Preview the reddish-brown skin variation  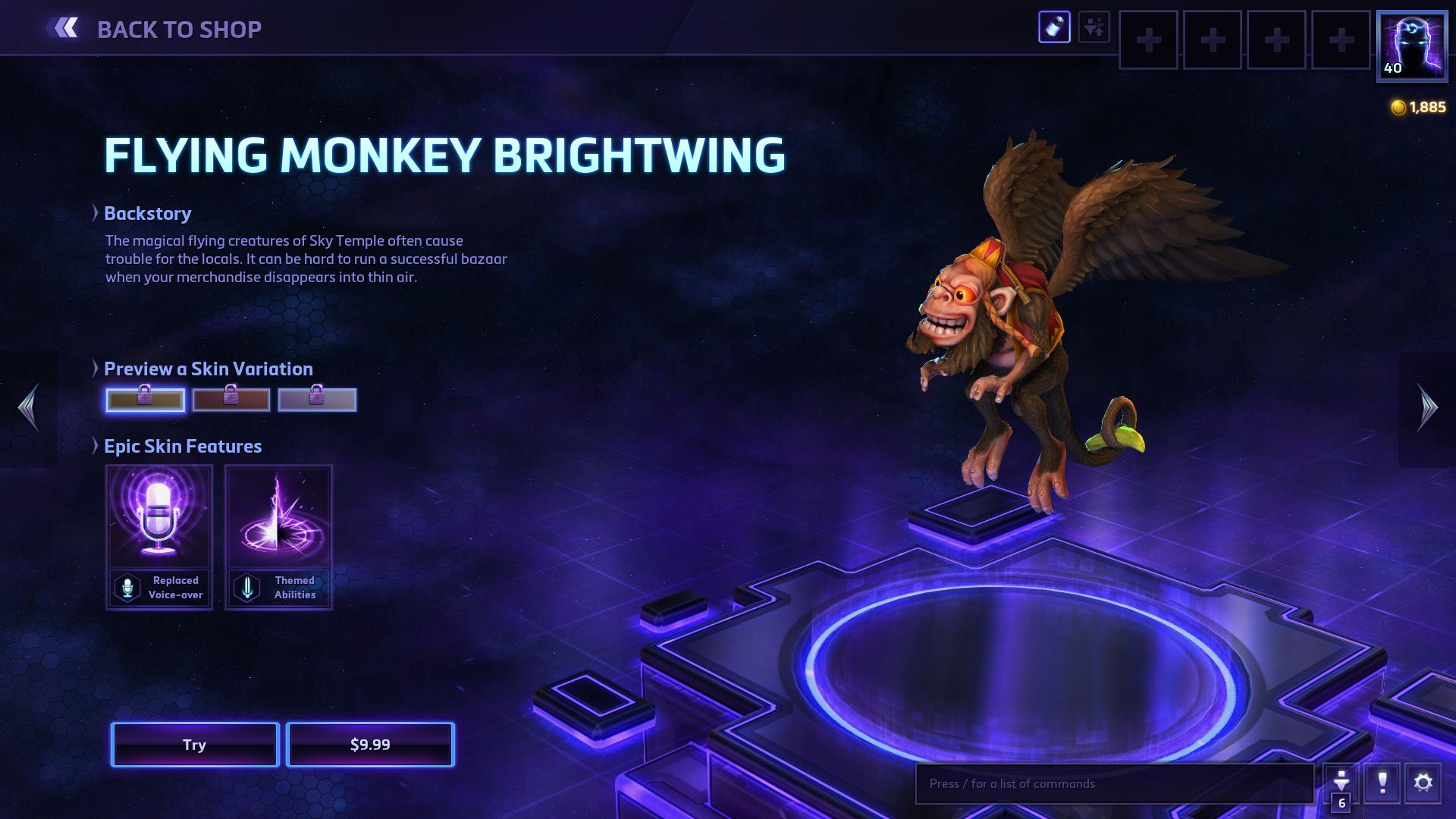pyautogui.click(x=231, y=400)
